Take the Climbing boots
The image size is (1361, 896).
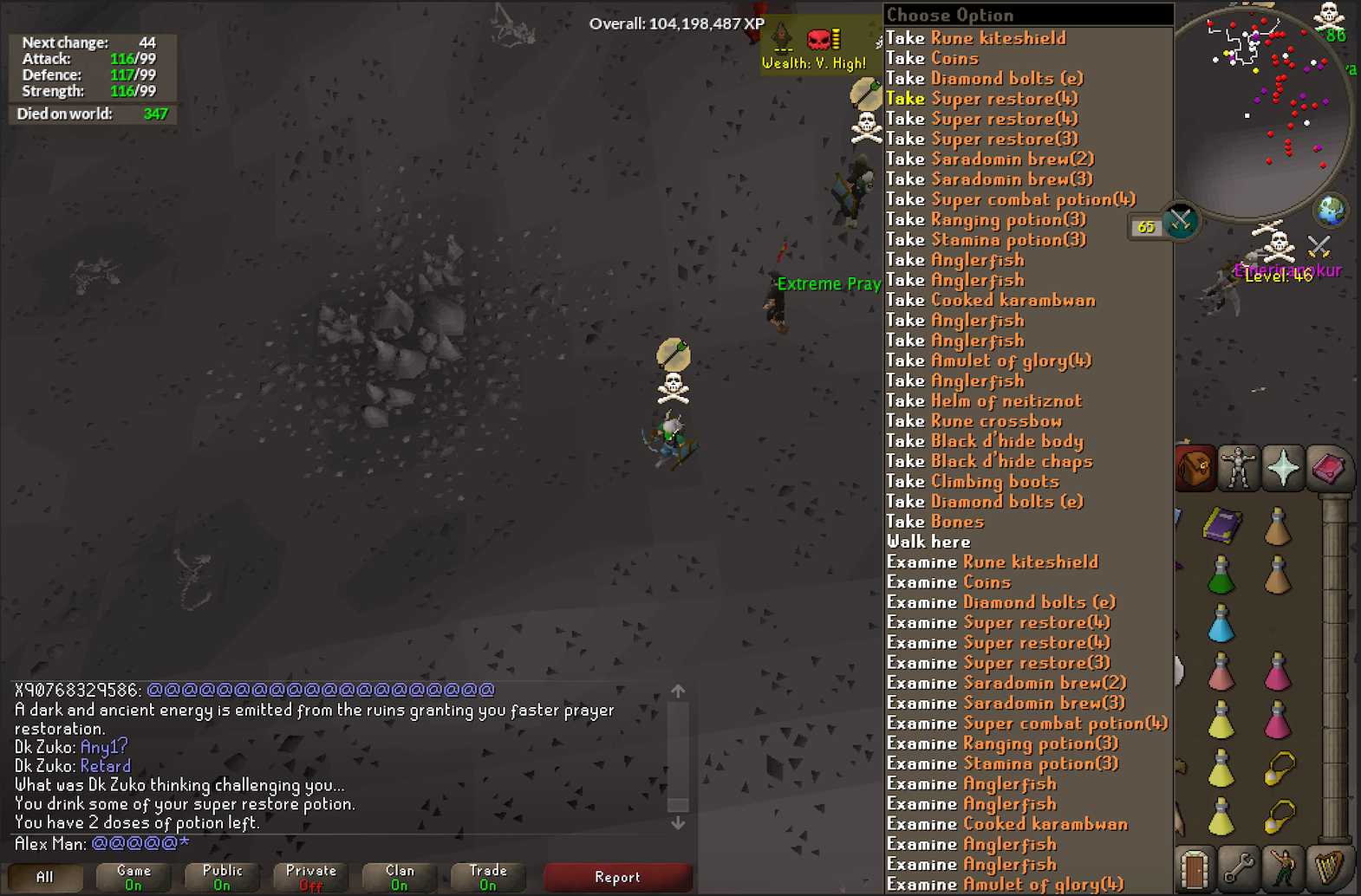pos(973,481)
